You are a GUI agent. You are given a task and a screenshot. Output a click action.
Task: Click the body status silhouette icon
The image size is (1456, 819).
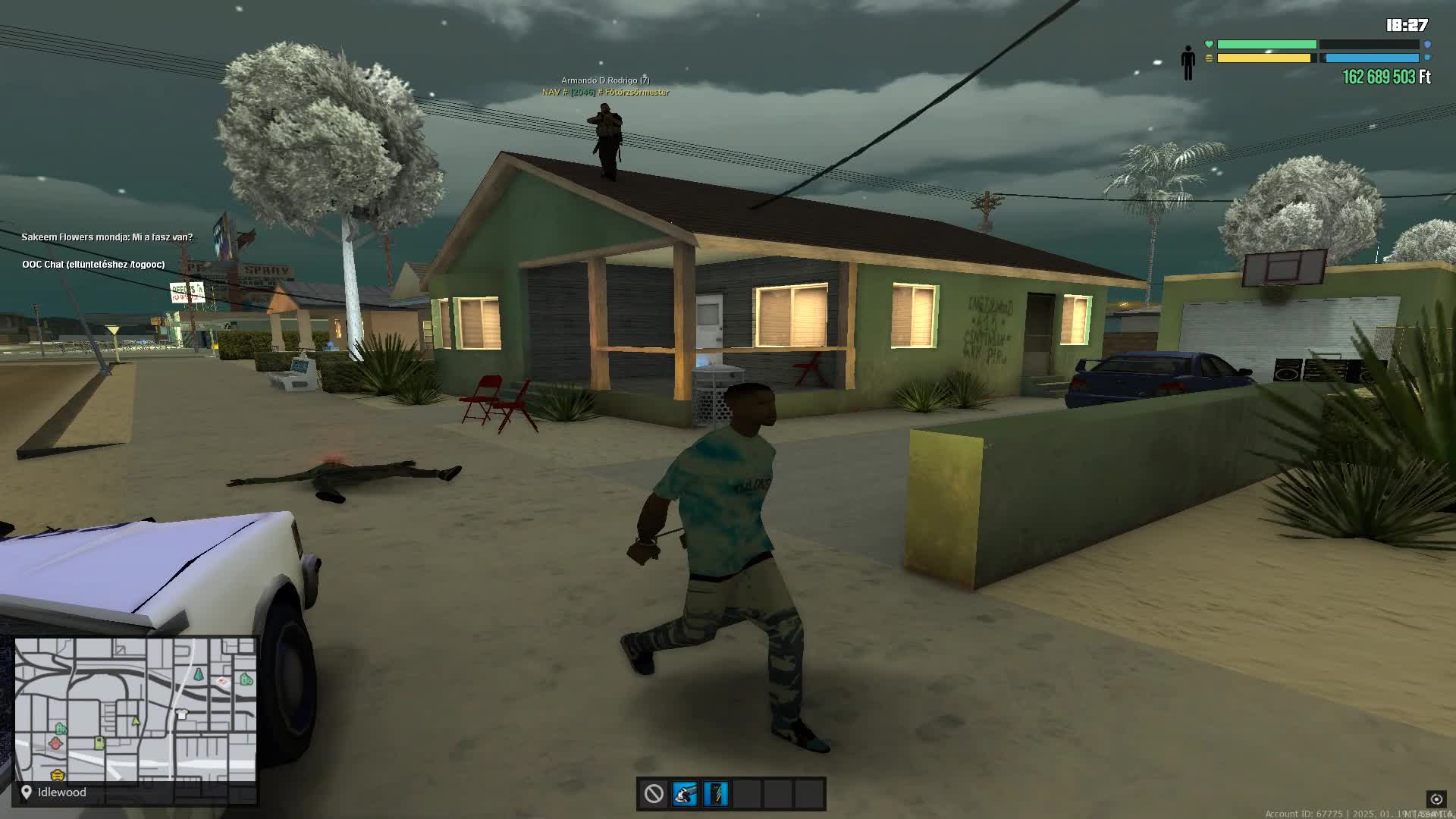pyautogui.click(x=1188, y=62)
